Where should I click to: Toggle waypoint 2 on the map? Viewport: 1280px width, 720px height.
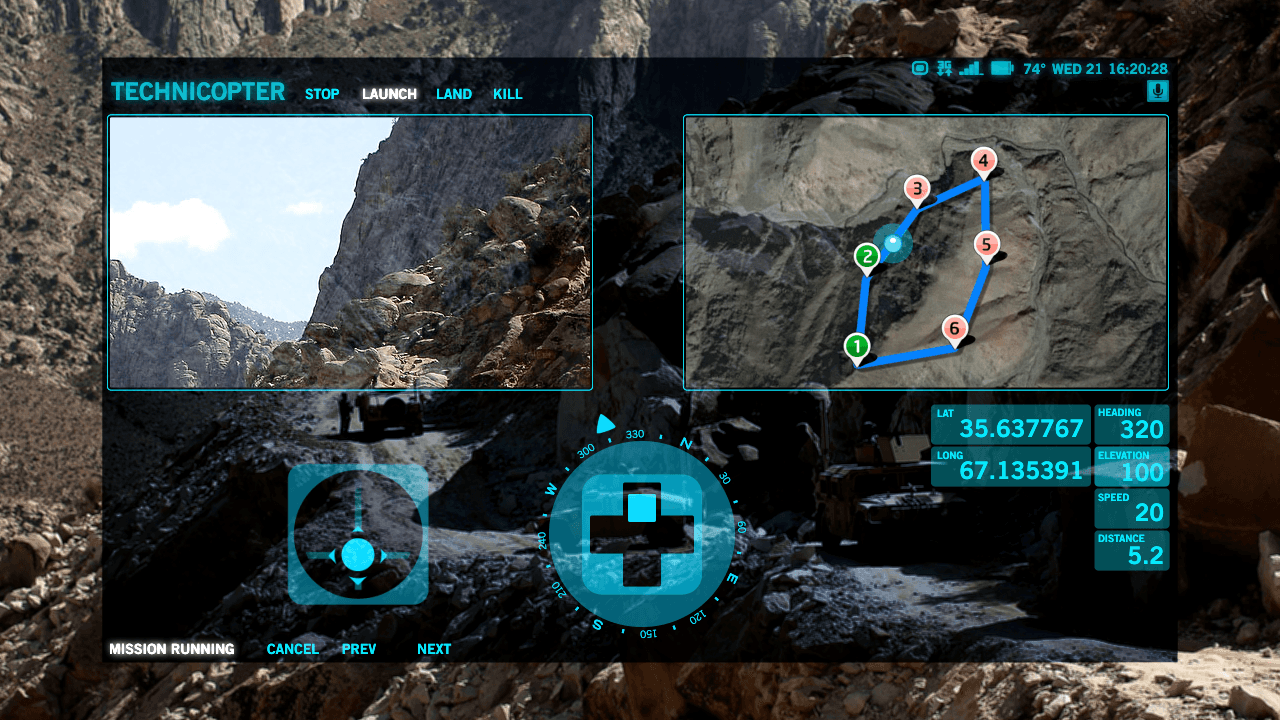point(866,256)
